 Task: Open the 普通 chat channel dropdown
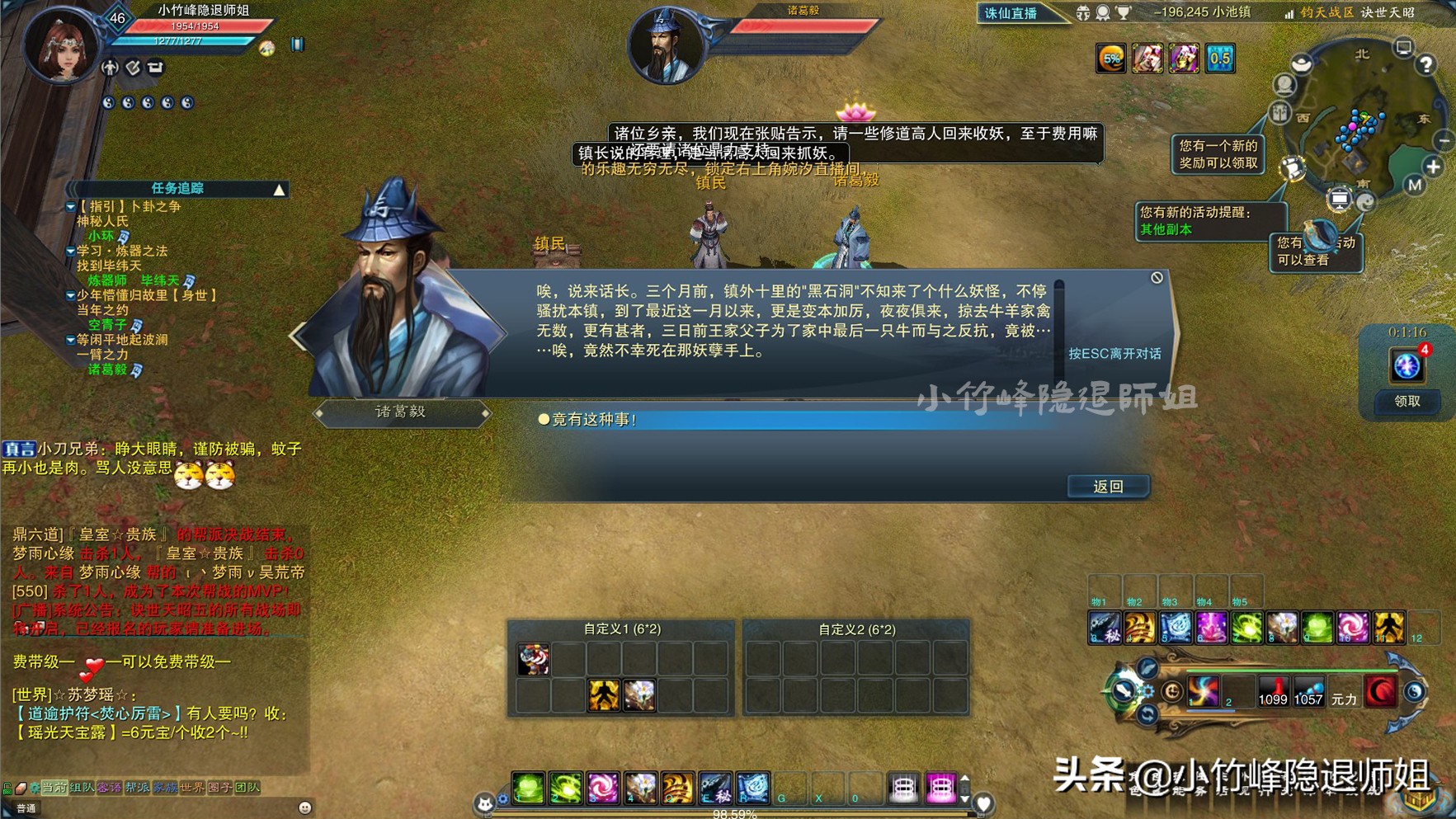click(x=28, y=808)
